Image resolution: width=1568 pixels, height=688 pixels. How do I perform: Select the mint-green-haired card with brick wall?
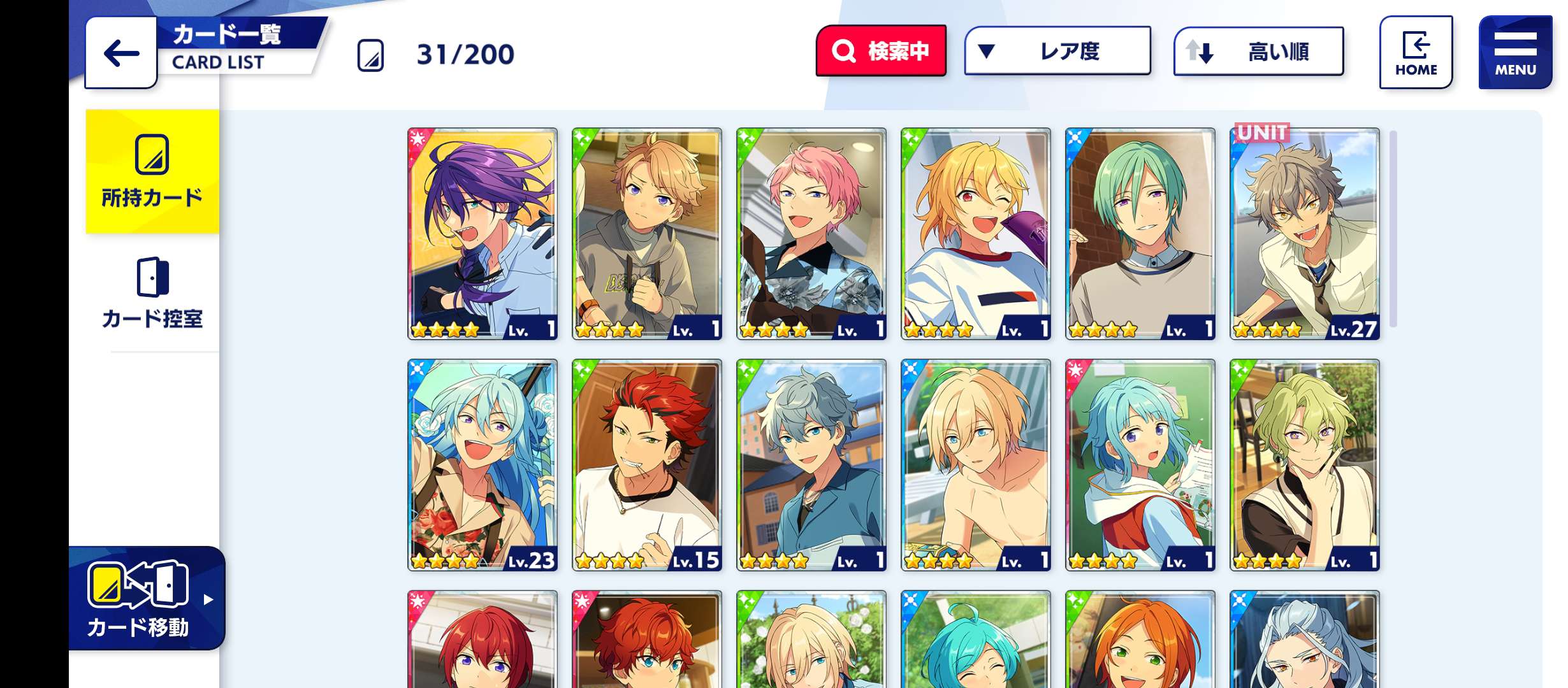pos(1140,234)
